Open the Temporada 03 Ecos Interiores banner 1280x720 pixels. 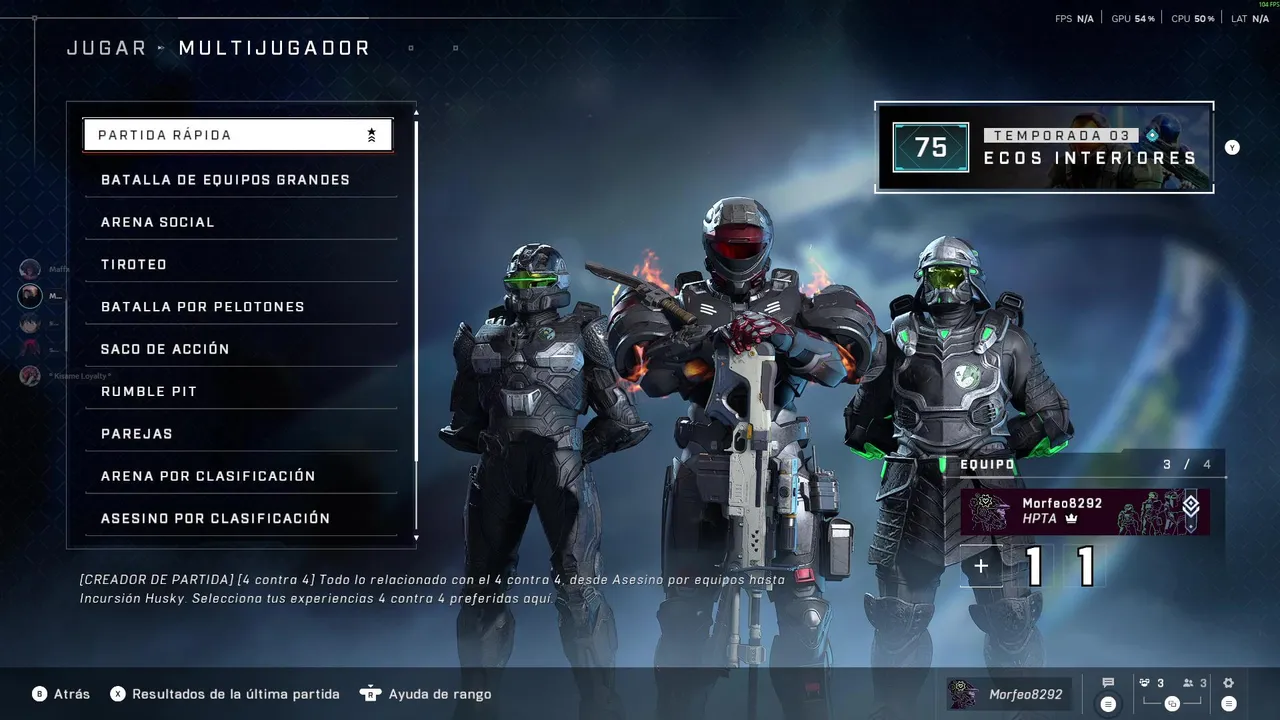[1044, 147]
